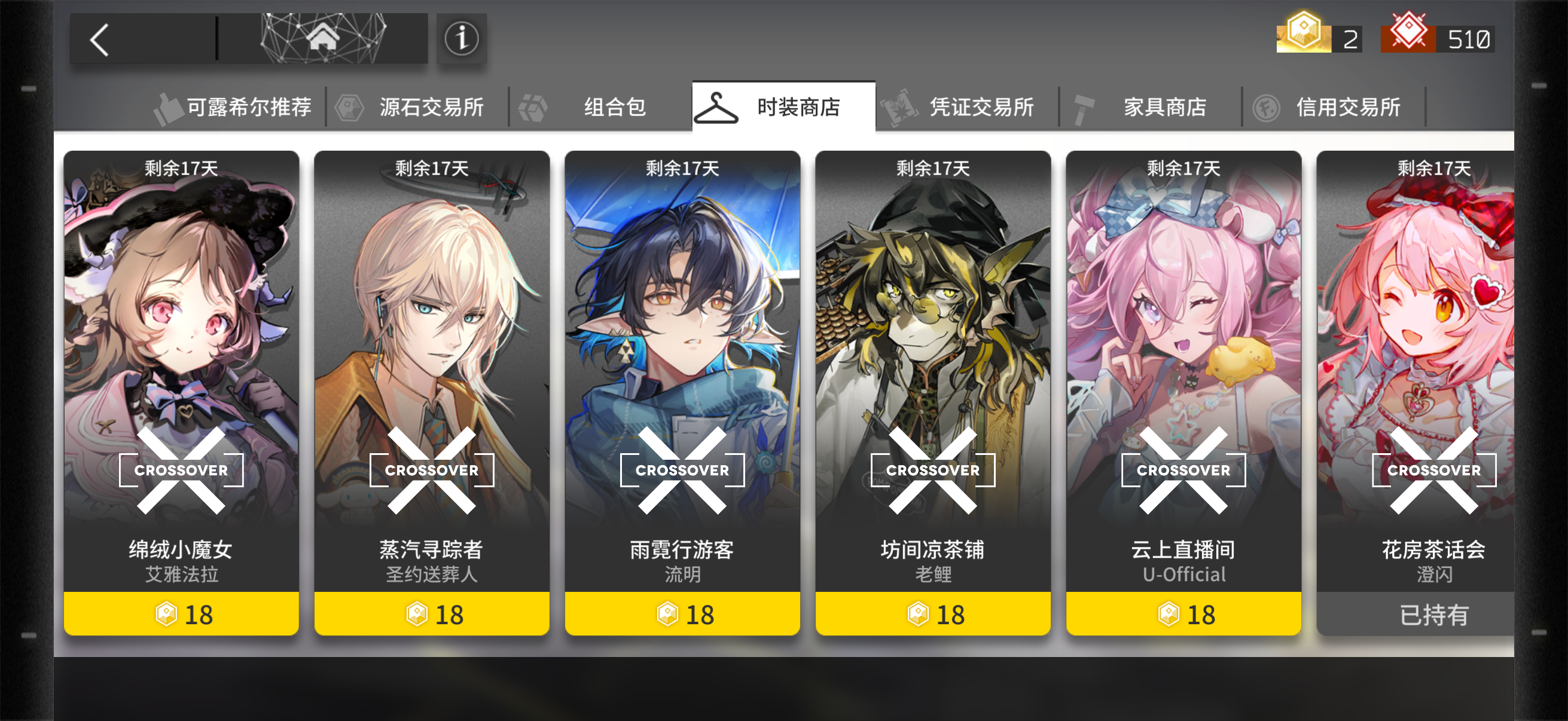
Task: Tap the home network icon in the header
Action: click(x=325, y=38)
